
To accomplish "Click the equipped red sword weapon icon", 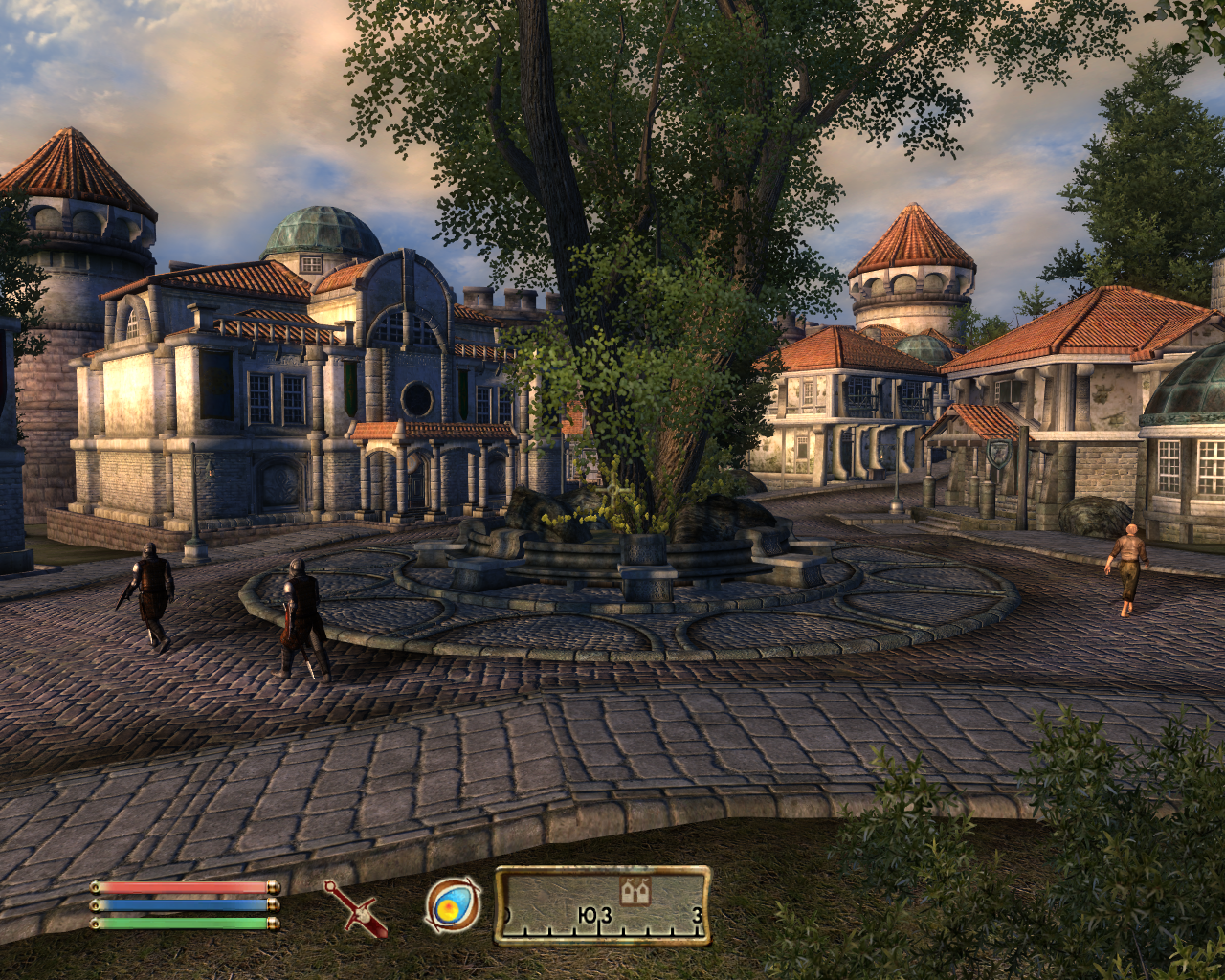I will (x=355, y=908).
